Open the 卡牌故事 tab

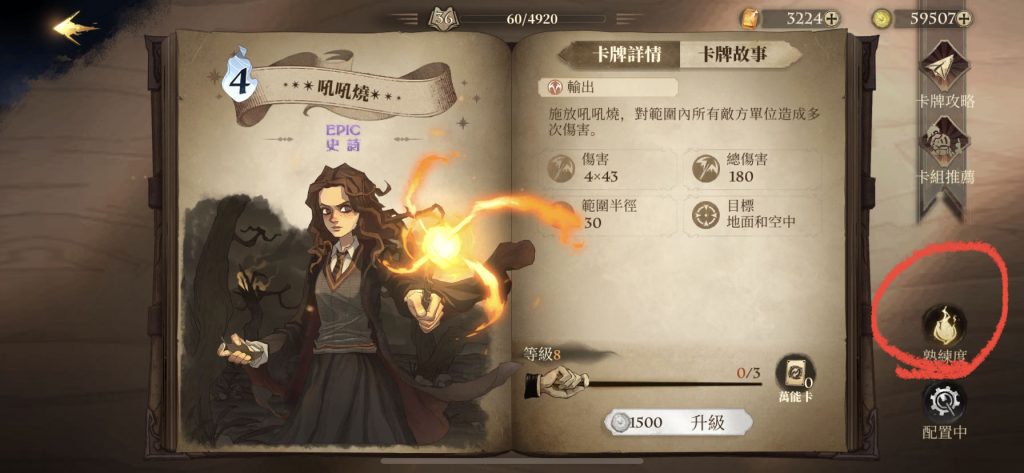point(733,54)
